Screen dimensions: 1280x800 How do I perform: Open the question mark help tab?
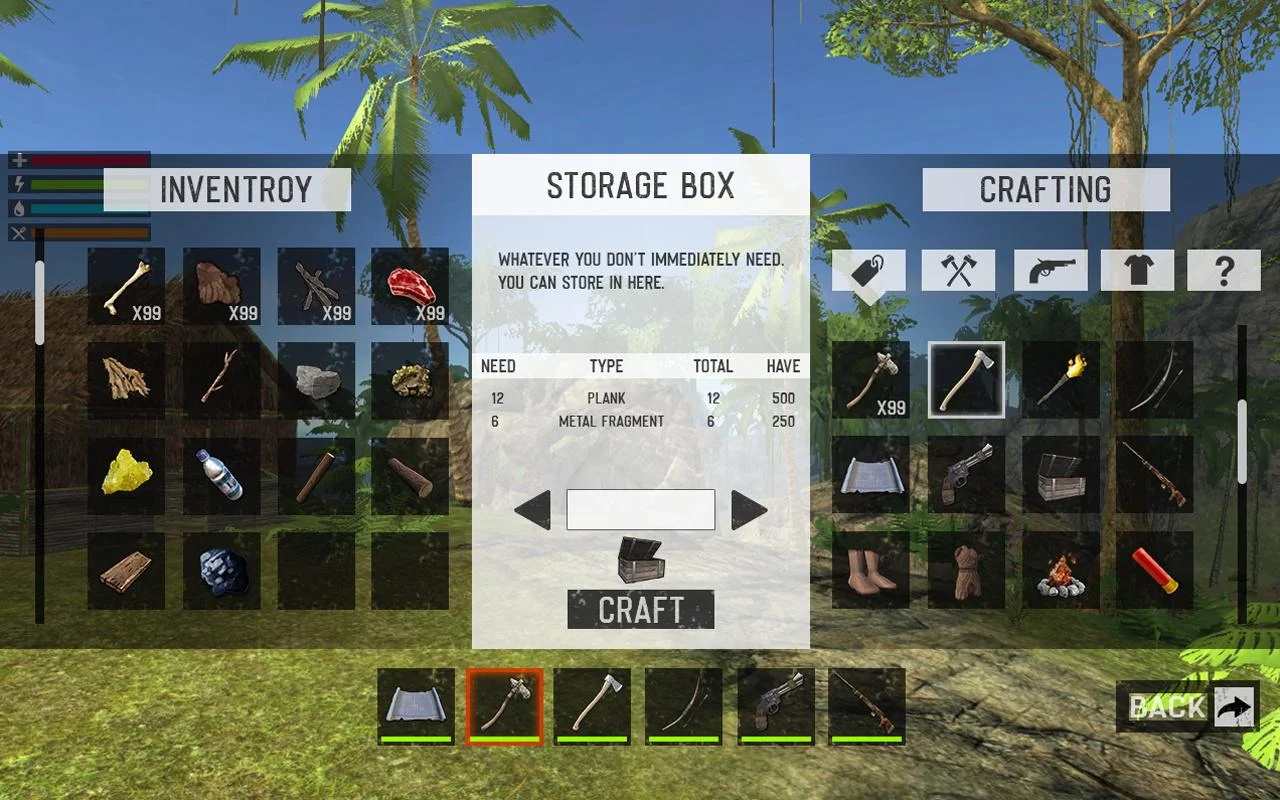(x=1224, y=270)
